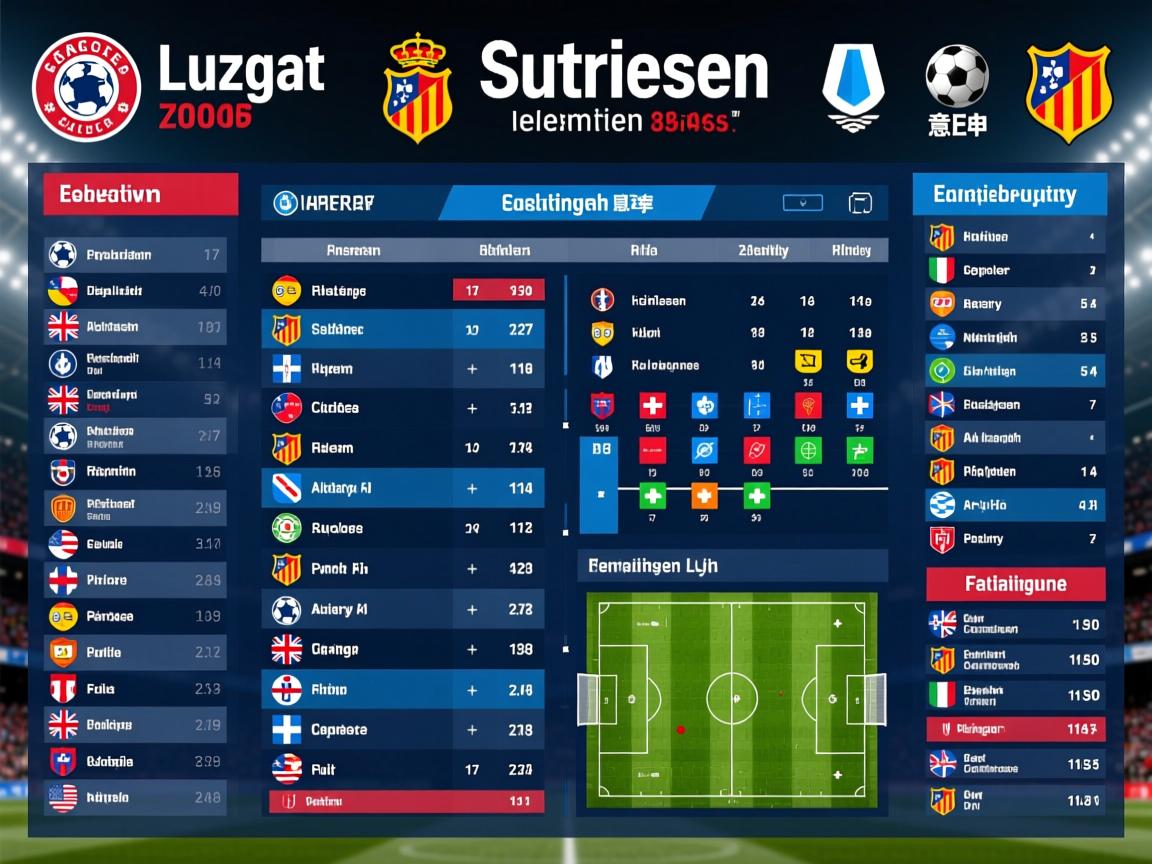Viewport: 1152px width, 864px height.
Task: Open the football pitch tactical map
Action: (x=731, y=699)
